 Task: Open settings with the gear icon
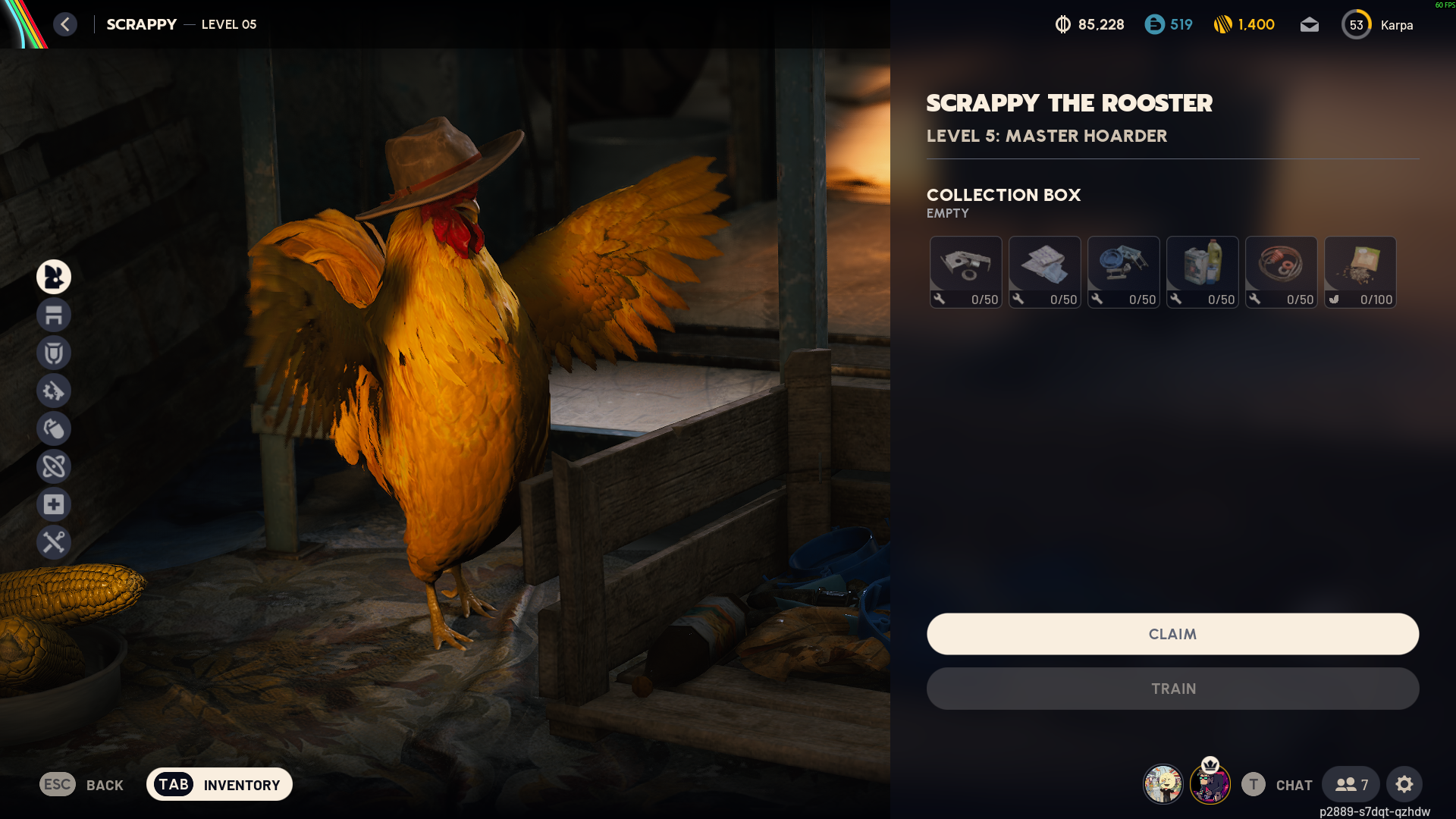[1404, 784]
